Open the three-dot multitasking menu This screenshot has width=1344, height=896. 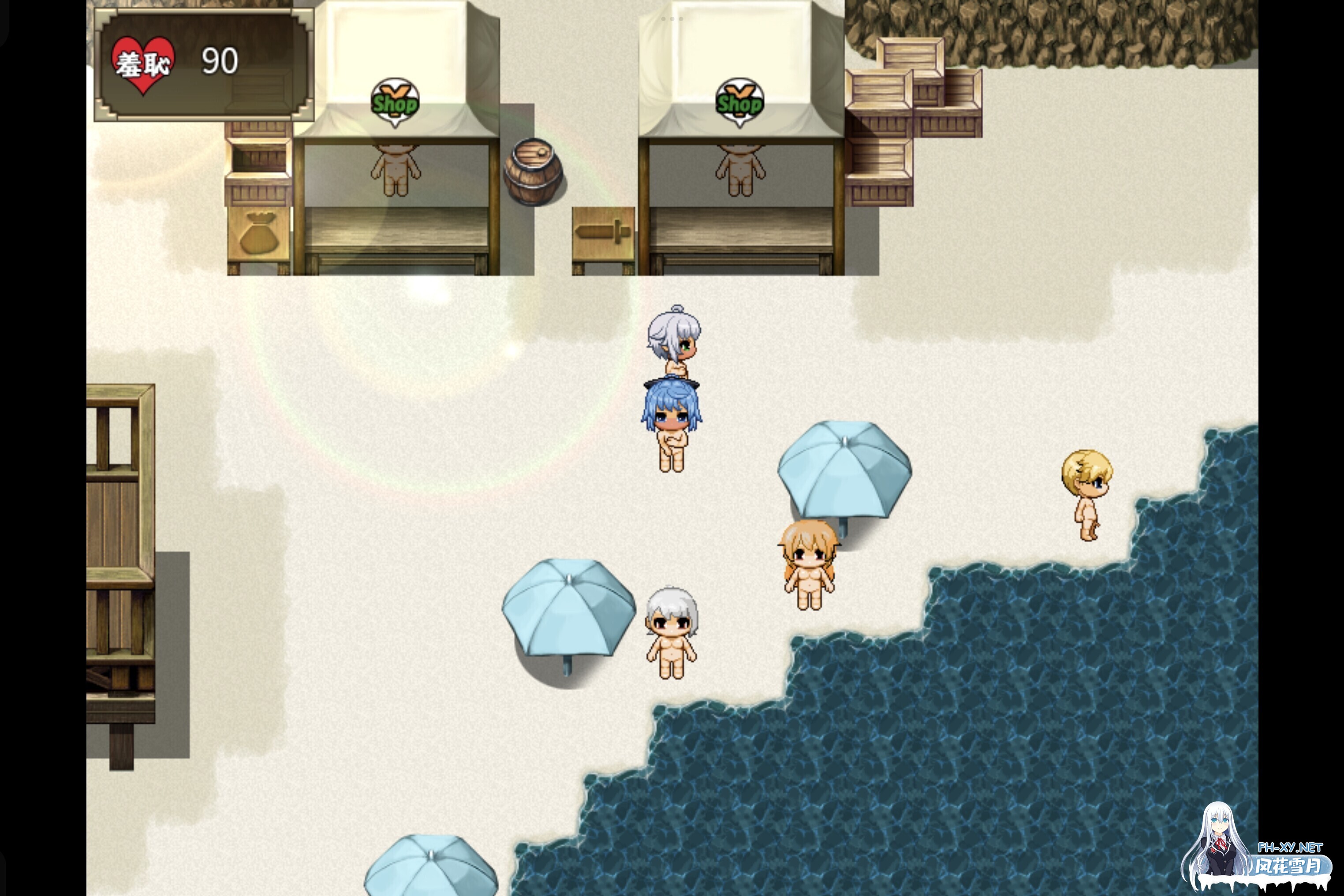click(x=672, y=19)
